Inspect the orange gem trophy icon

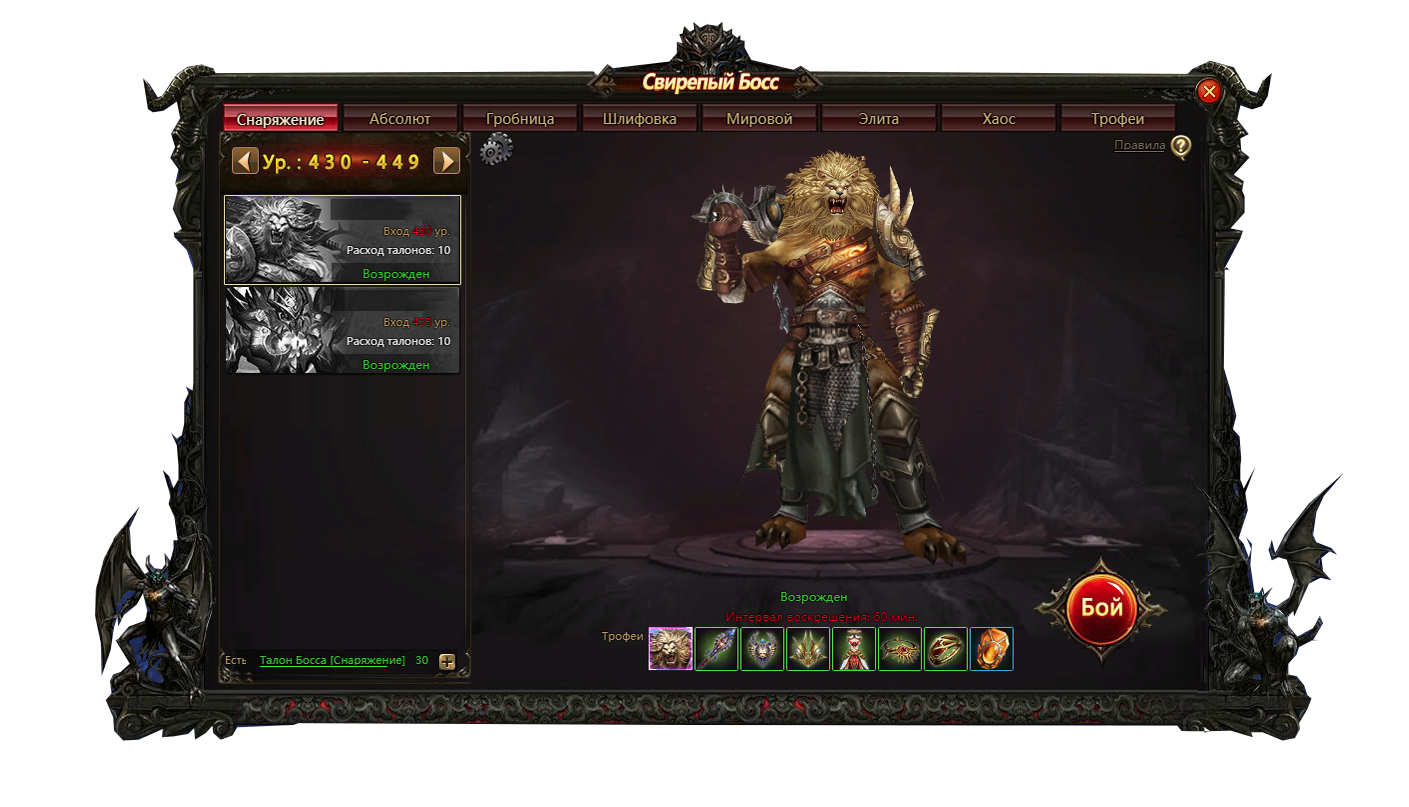click(991, 649)
